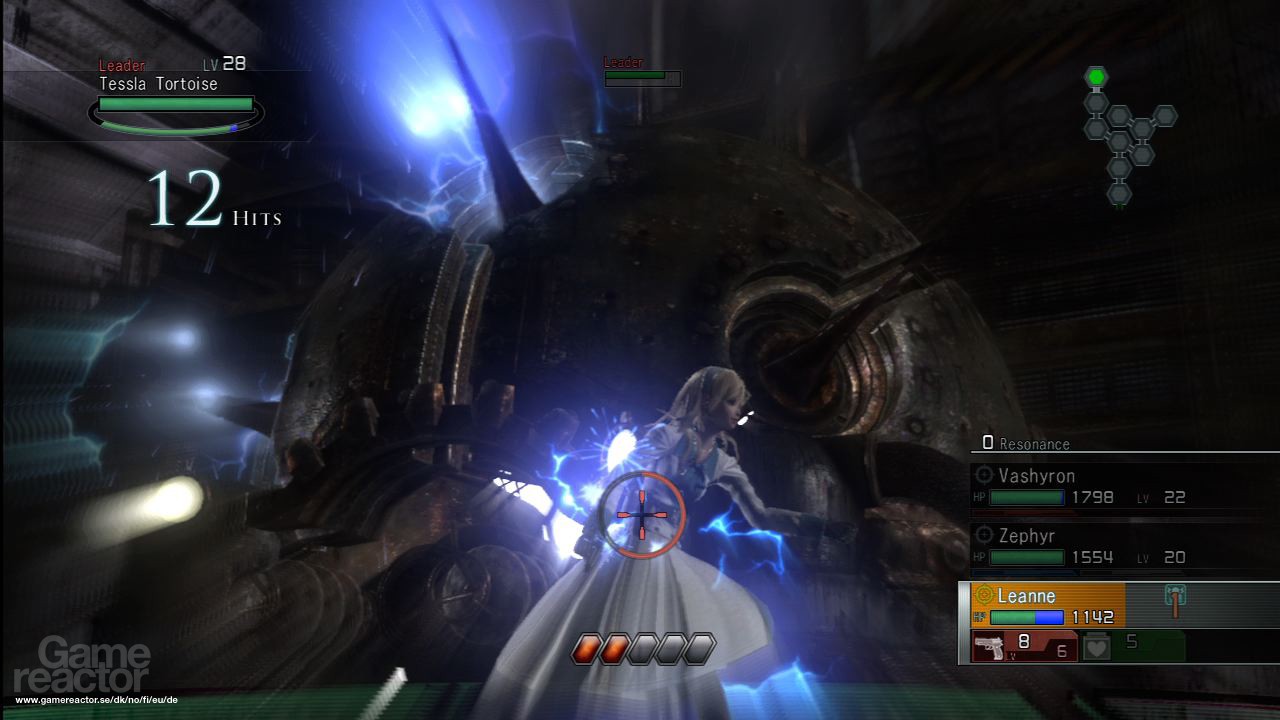Image resolution: width=1280 pixels, height=720 pixels.
Task: Click Leanne's orange targeting emblem icon
Action: tap(985, 594)
